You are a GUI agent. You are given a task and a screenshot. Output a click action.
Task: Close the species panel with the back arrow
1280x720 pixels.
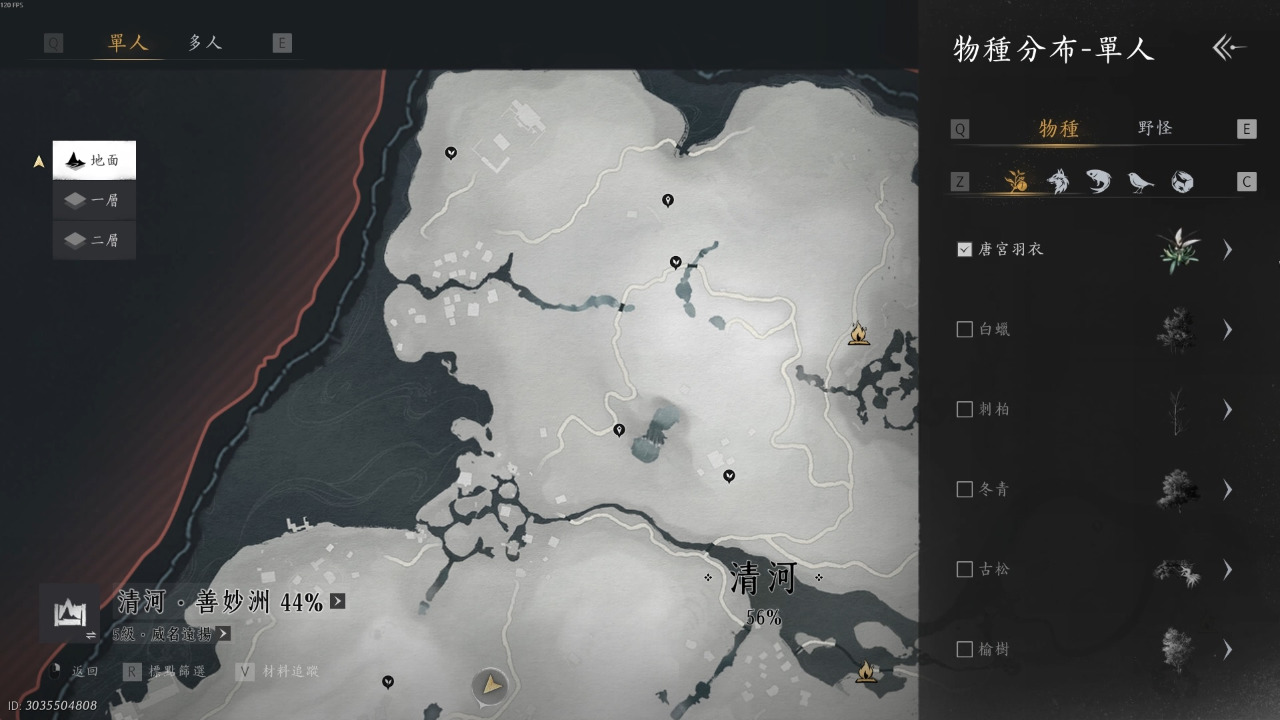click(1229, 48)
